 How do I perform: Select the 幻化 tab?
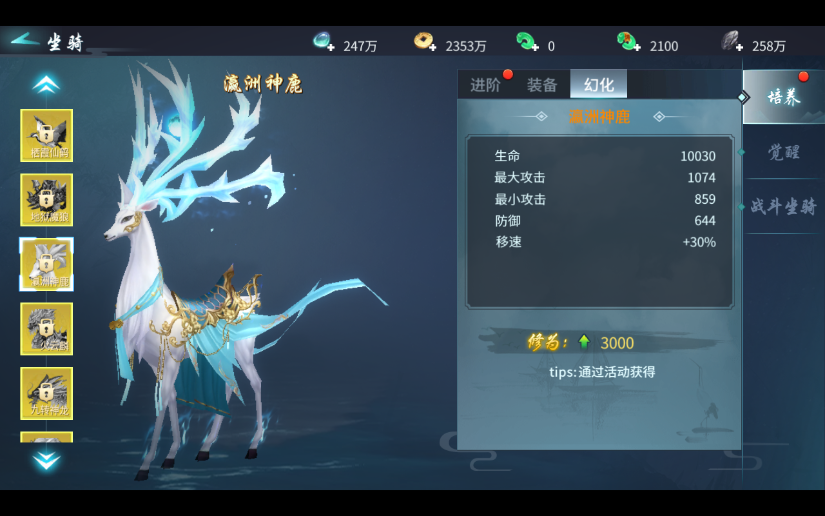click(598, 85)
